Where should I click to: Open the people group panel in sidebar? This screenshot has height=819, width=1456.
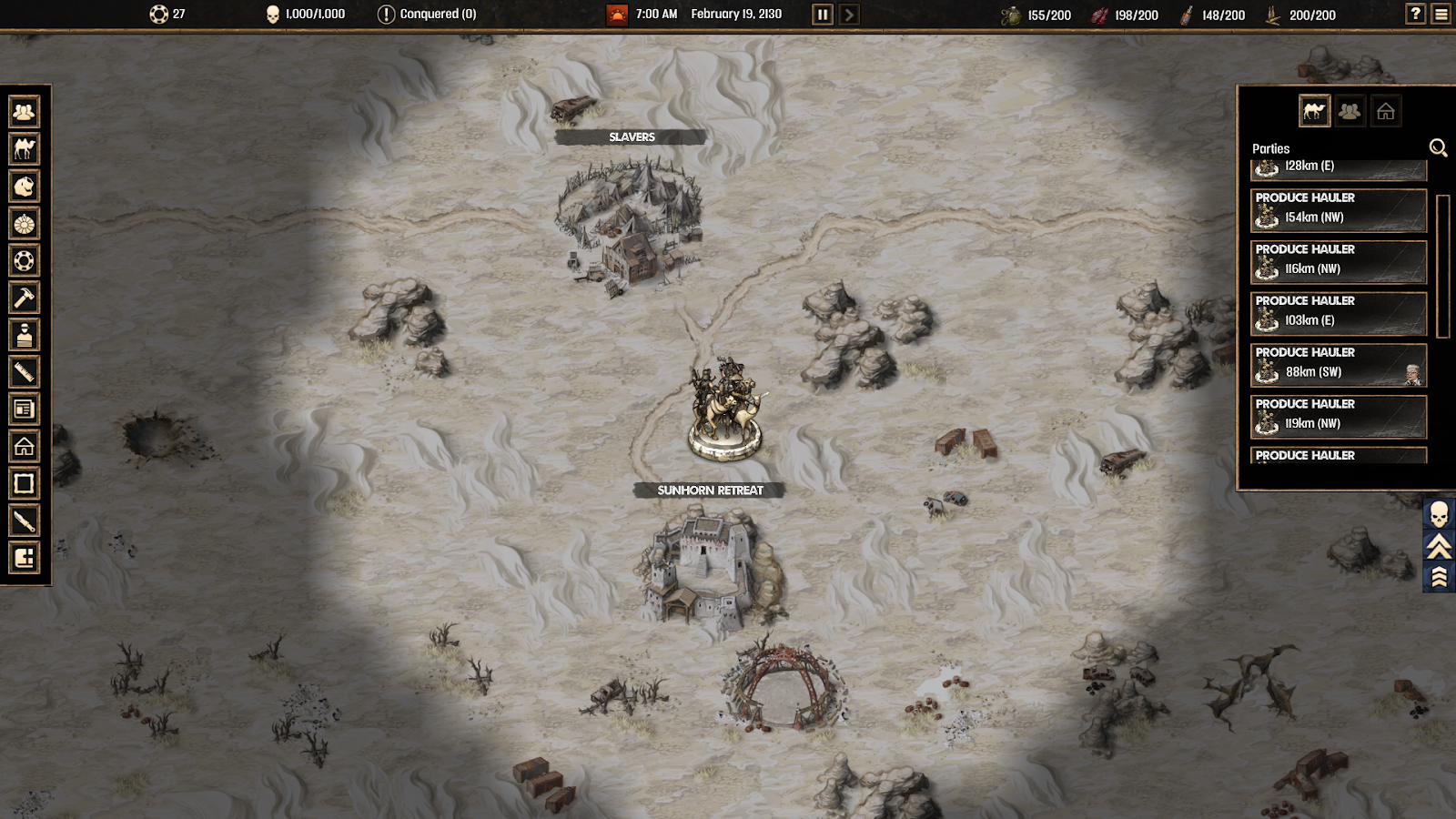pyautogui.click(x=25, y=112)
